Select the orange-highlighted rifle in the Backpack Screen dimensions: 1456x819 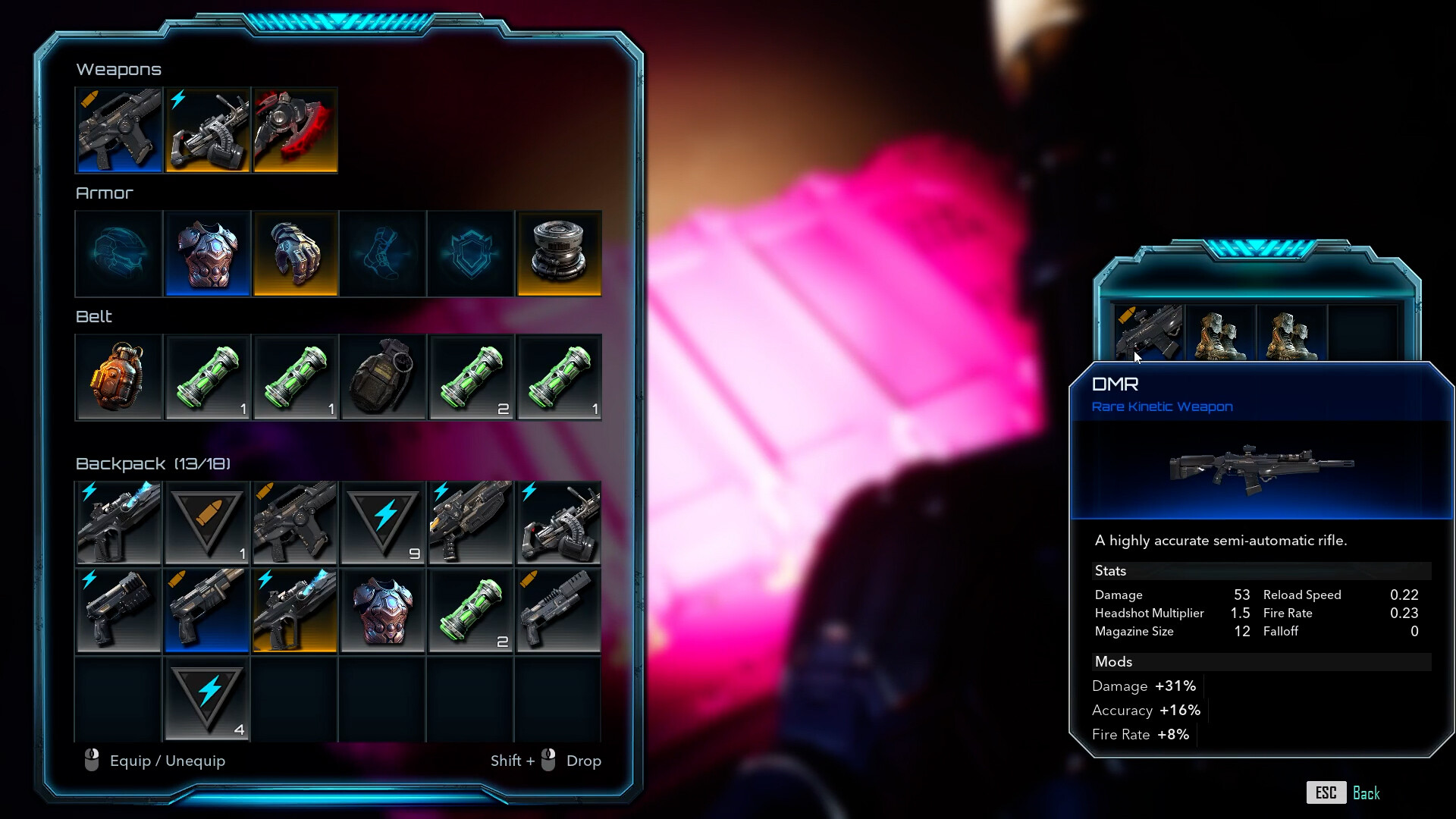pos(295,610)
